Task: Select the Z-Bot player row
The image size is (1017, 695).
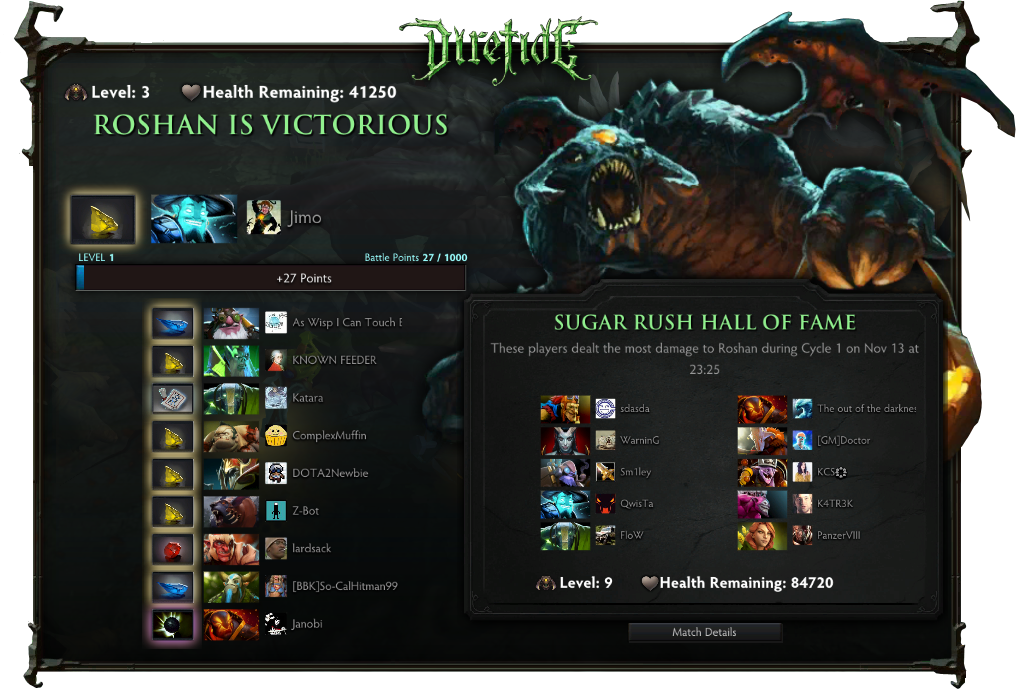Action: [308, 511]
